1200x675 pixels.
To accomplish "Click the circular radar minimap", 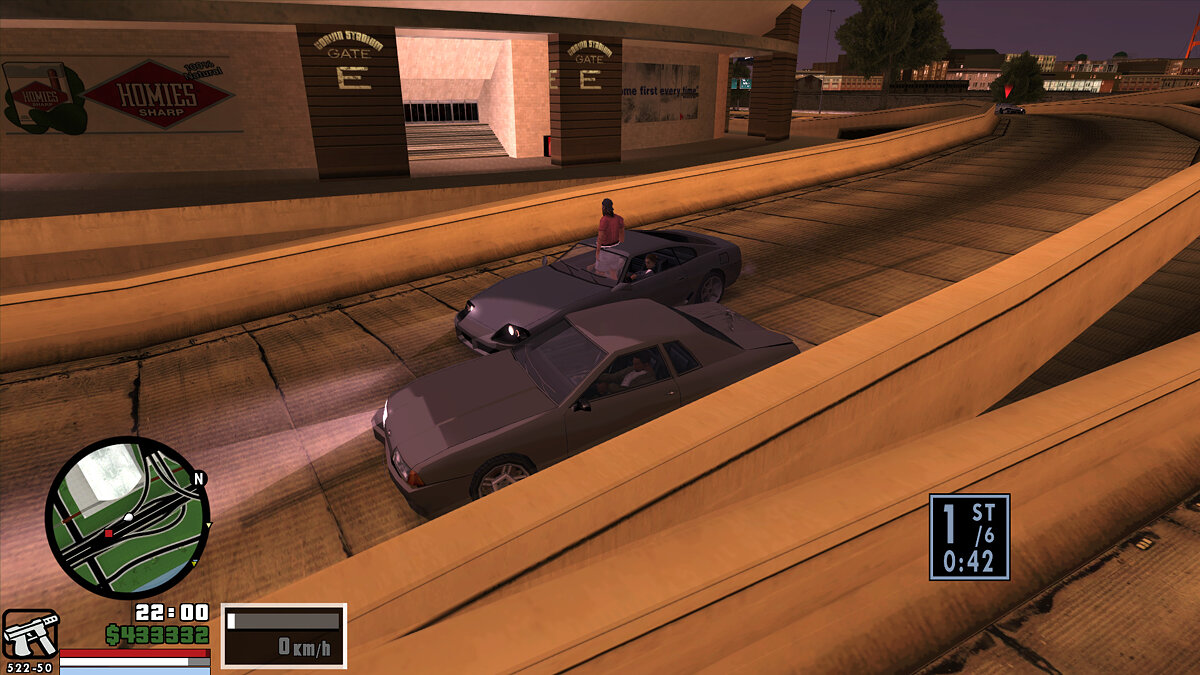I will [x=126, y=517].
